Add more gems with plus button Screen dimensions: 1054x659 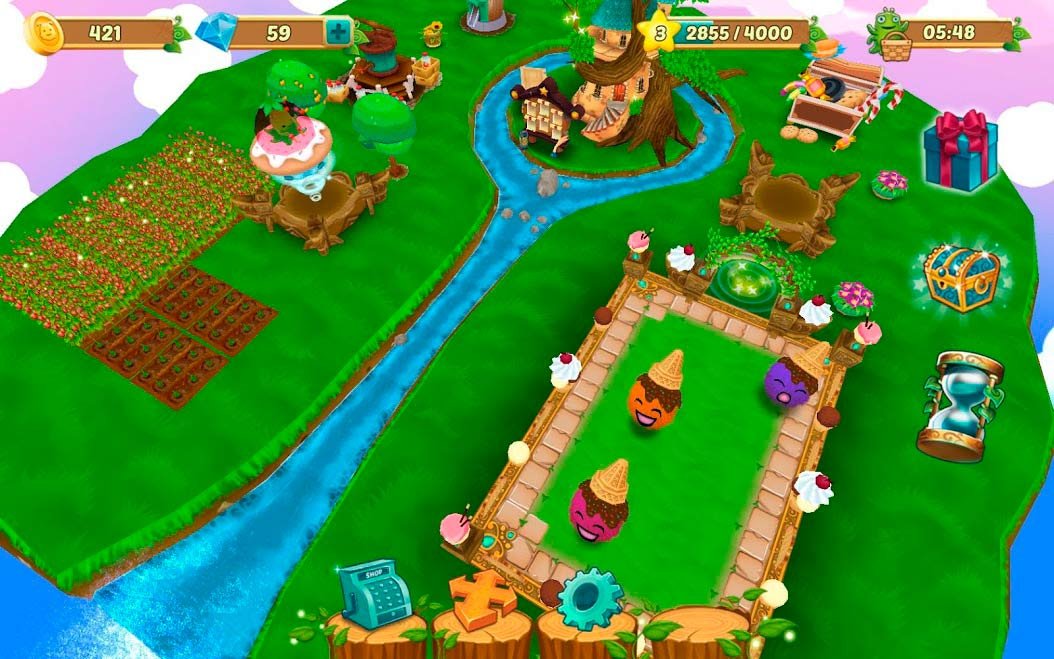click(x=340, y=33)
